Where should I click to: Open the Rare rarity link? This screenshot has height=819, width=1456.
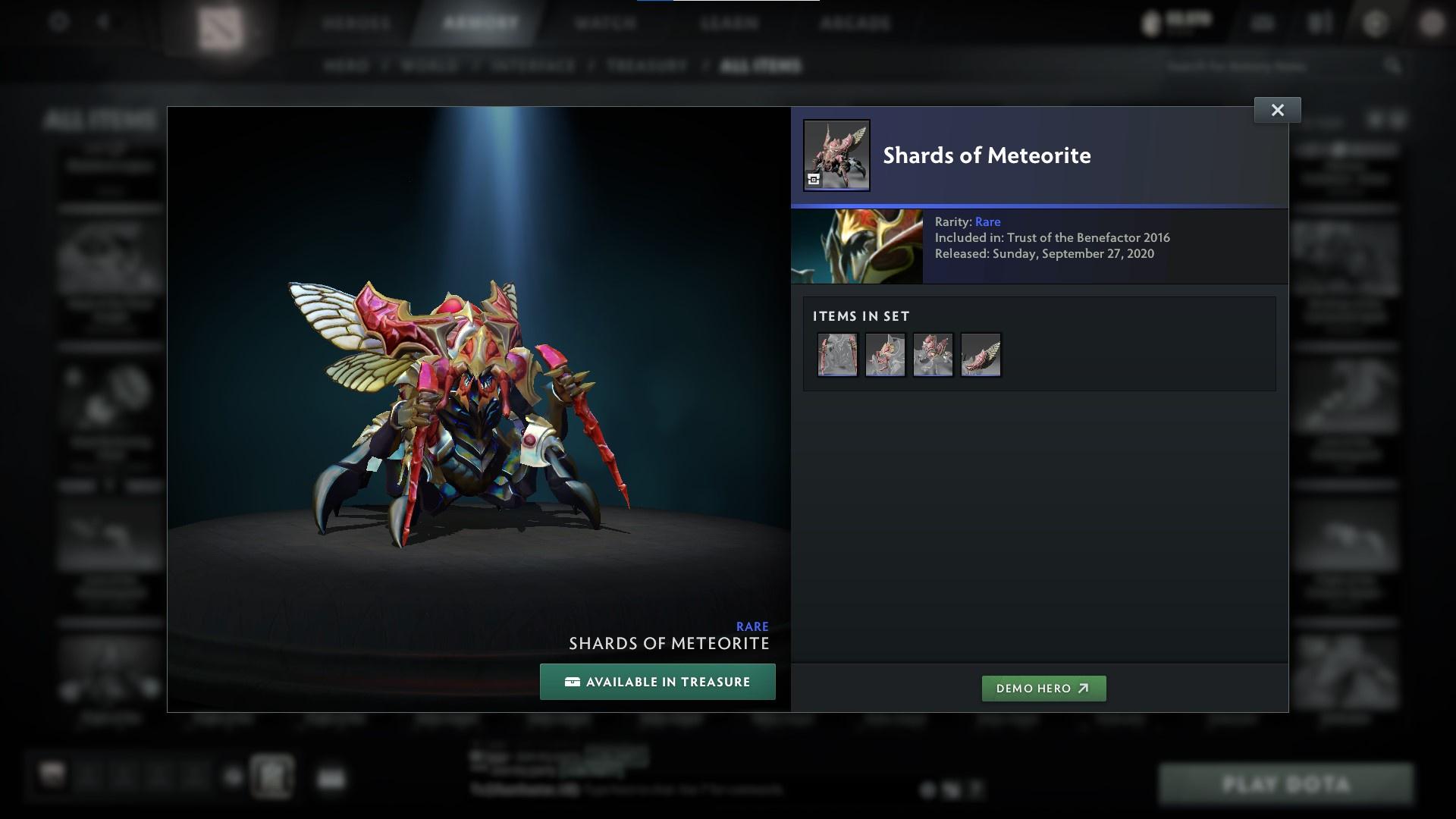click(988, 221)
